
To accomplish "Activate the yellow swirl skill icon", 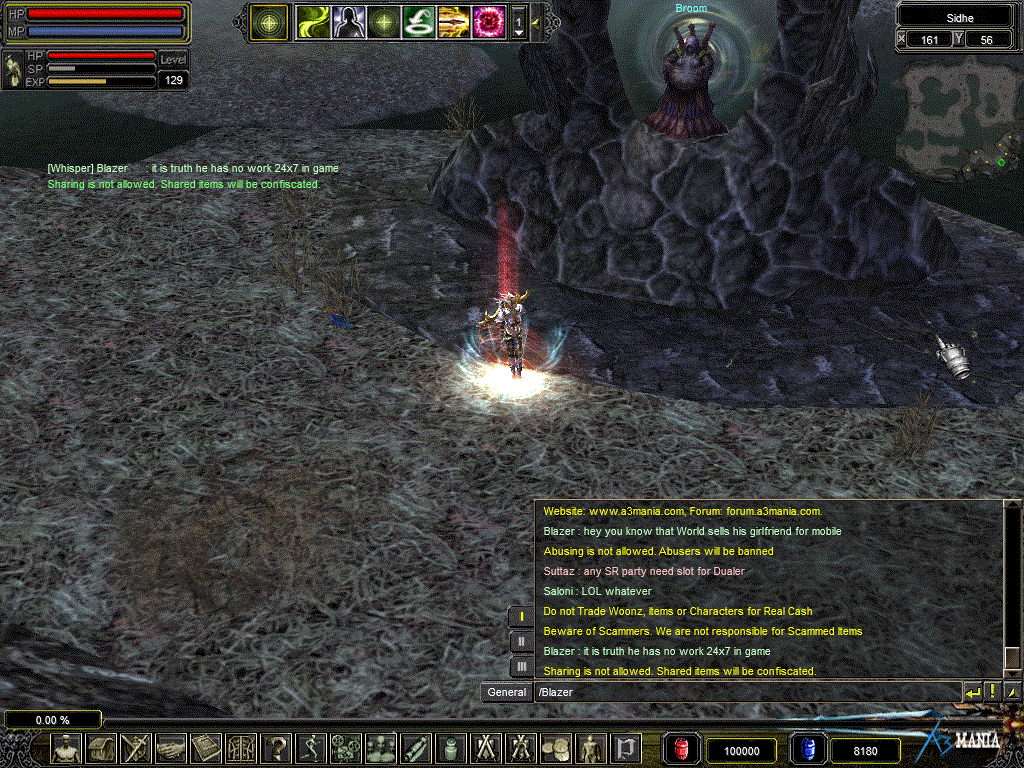I will [312, 21].
